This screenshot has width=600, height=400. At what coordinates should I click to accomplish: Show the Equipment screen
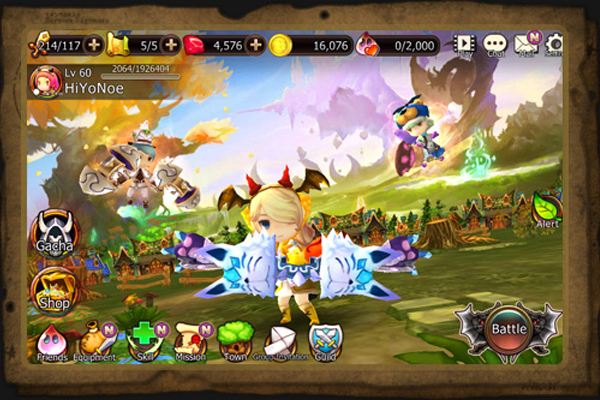coord(97,340)
